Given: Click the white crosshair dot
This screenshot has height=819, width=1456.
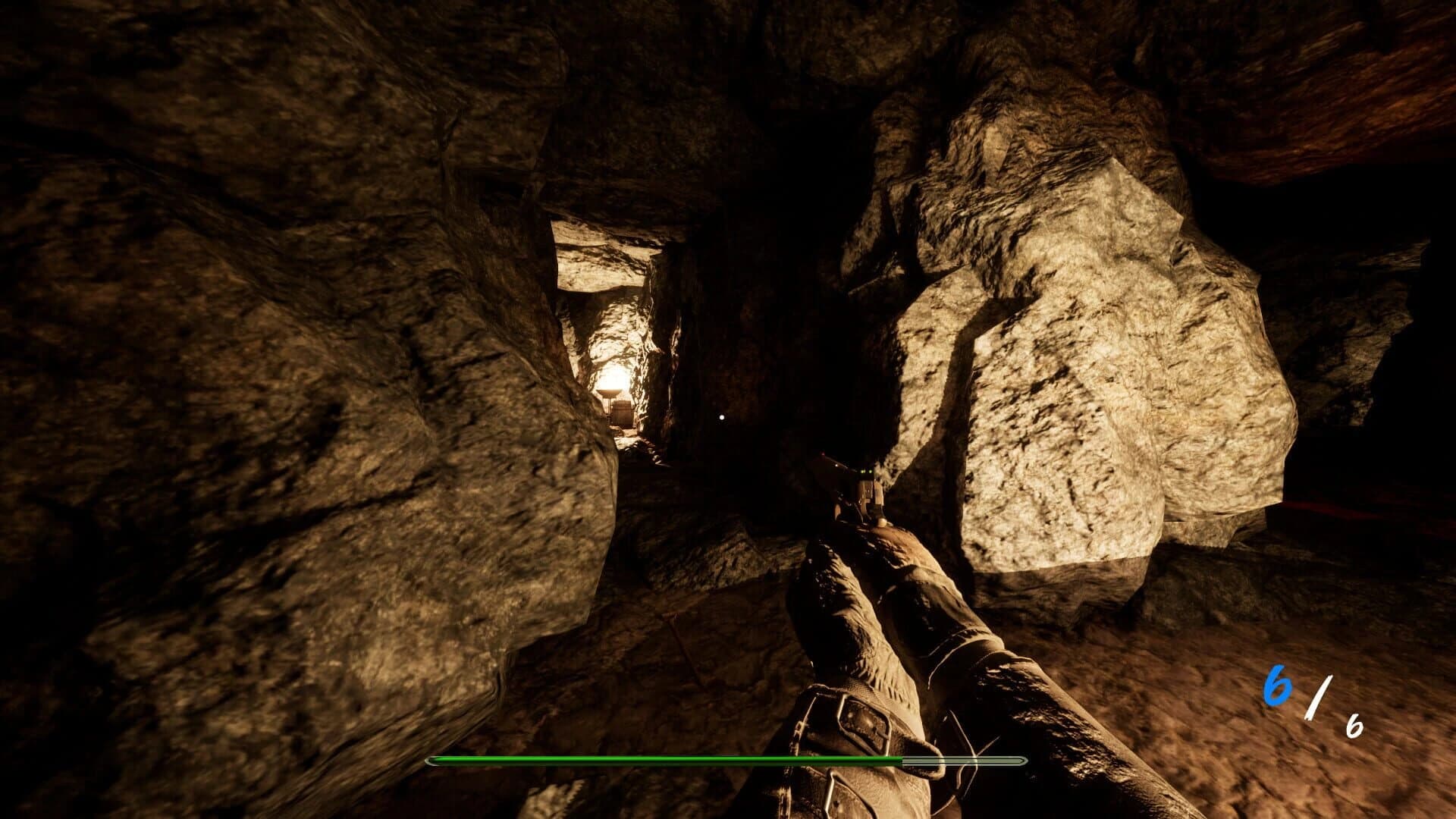Looking at the screenshot, I should coord(720,416).
